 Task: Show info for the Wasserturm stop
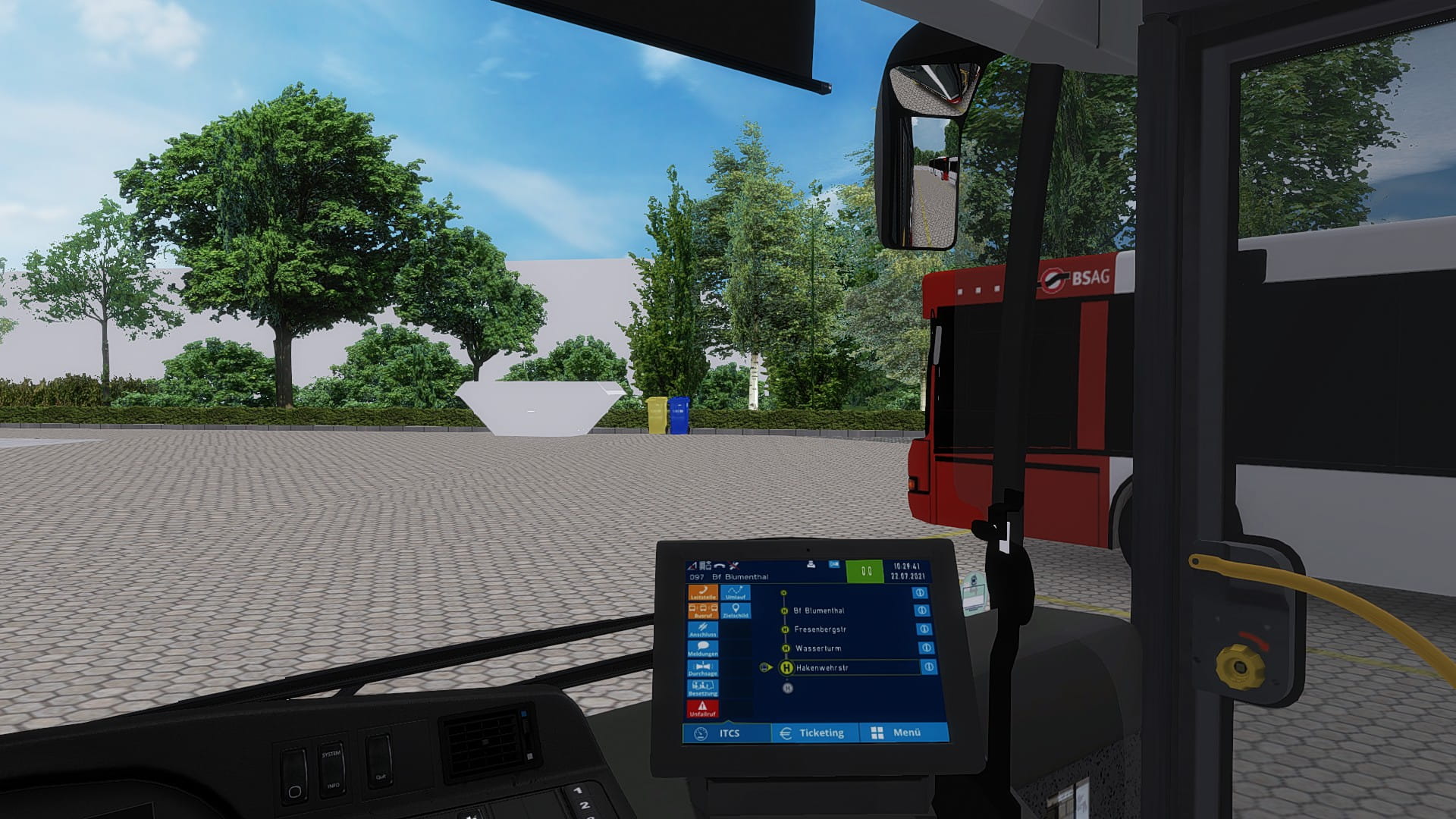click(x=926, y=648)
